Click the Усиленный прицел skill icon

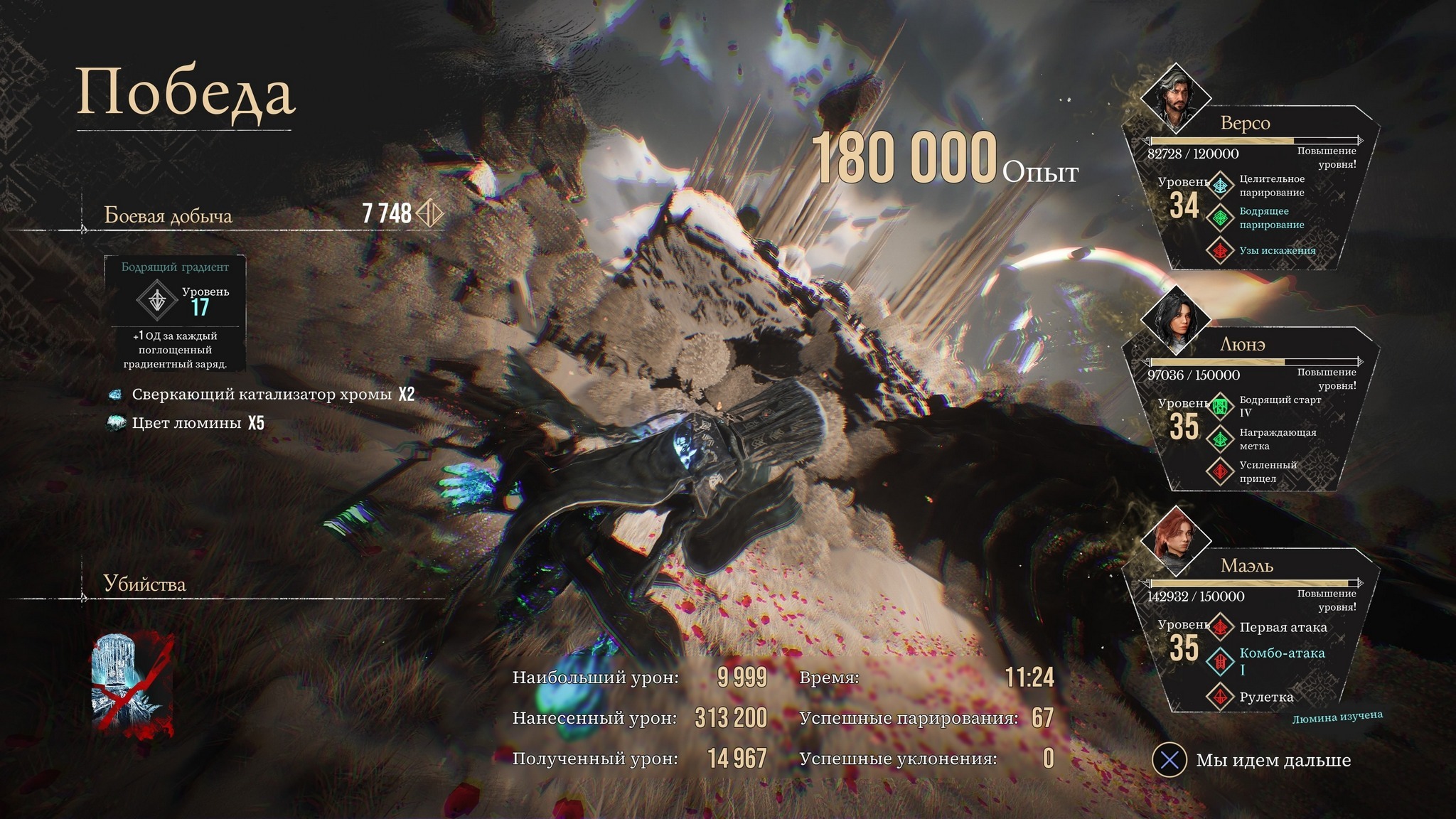point(1221,471)
